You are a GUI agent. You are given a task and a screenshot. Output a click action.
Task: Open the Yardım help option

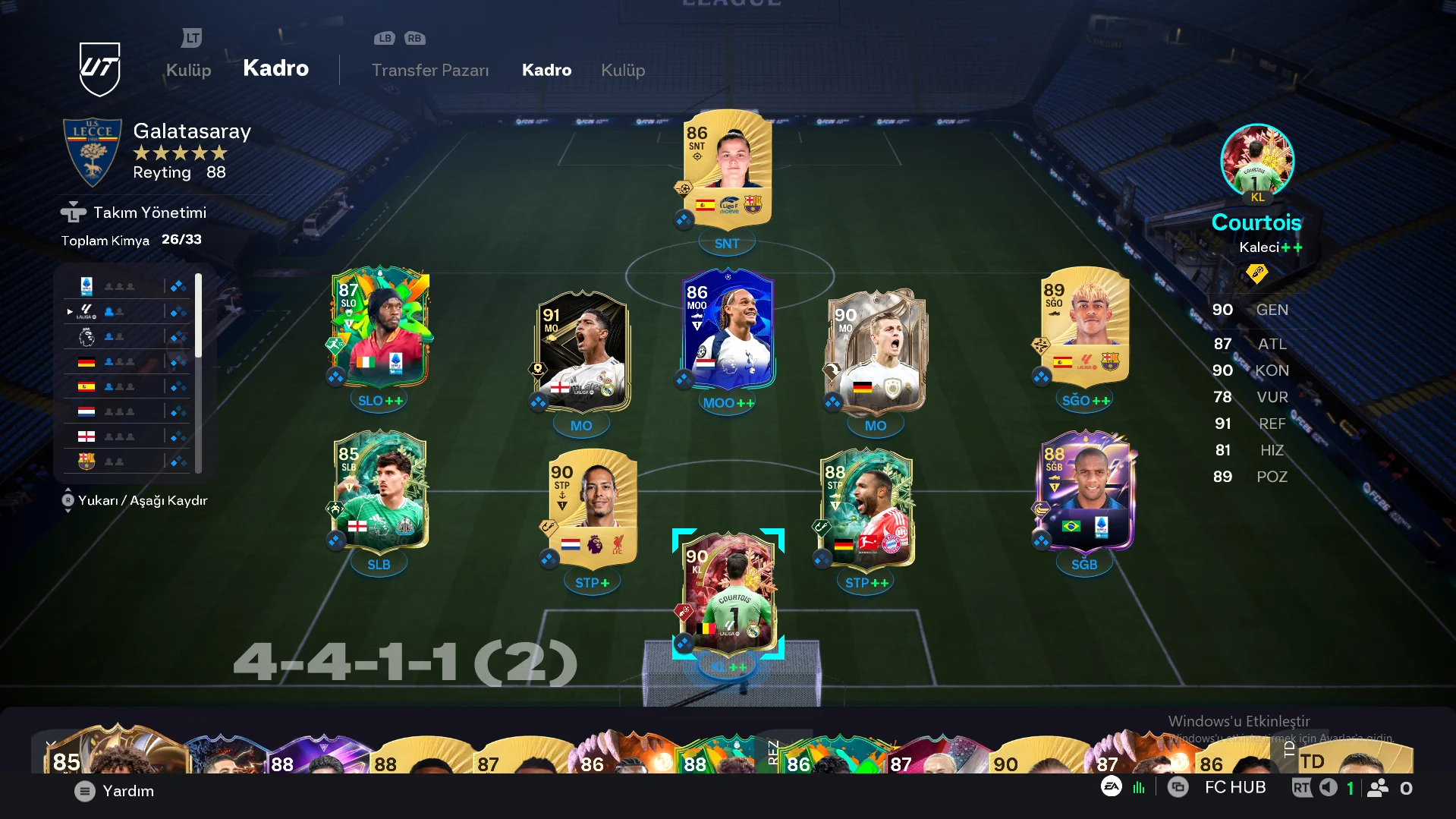pyautogui.click(x=115, y=791)
